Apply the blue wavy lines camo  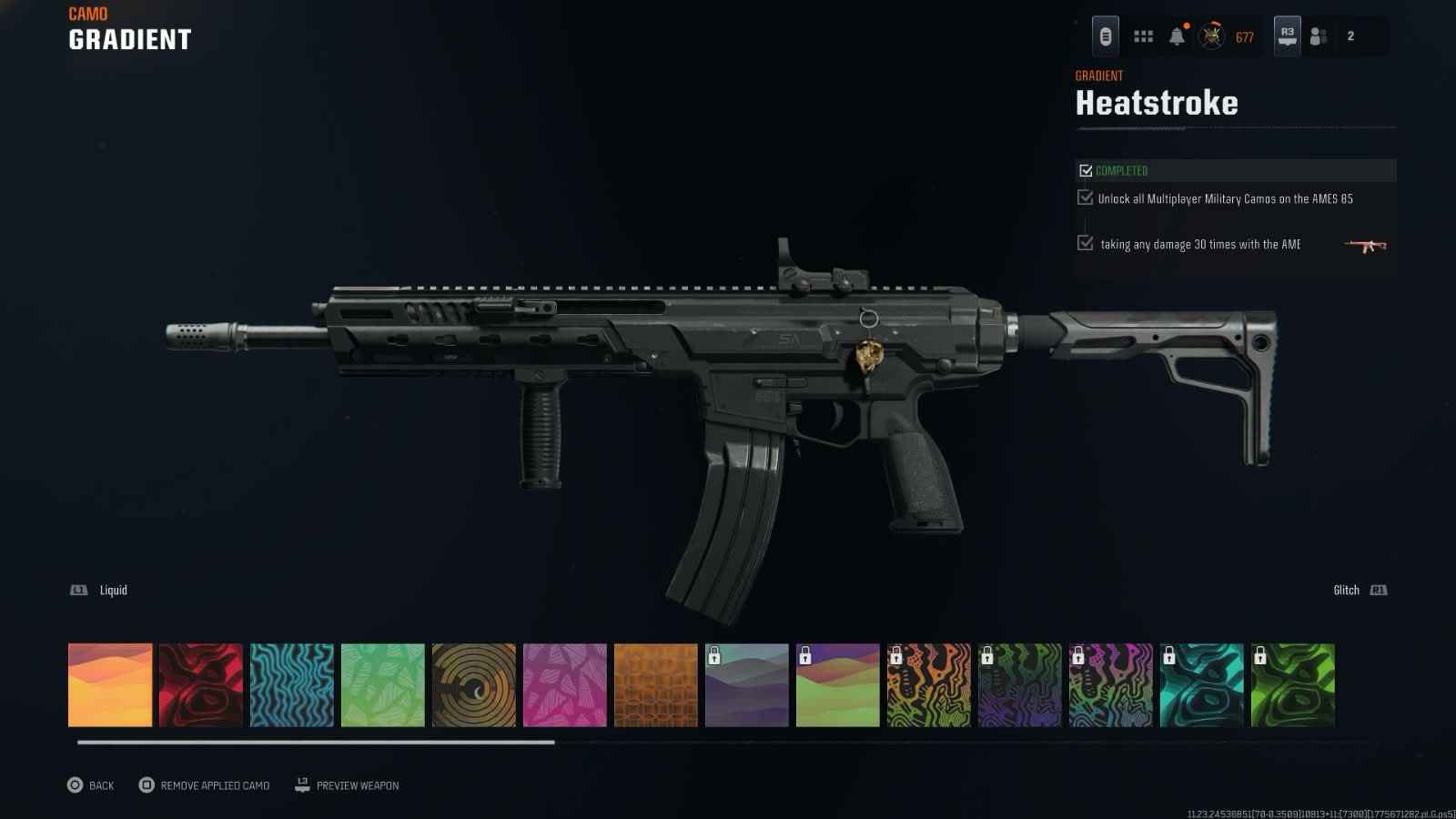pos(292,685)
